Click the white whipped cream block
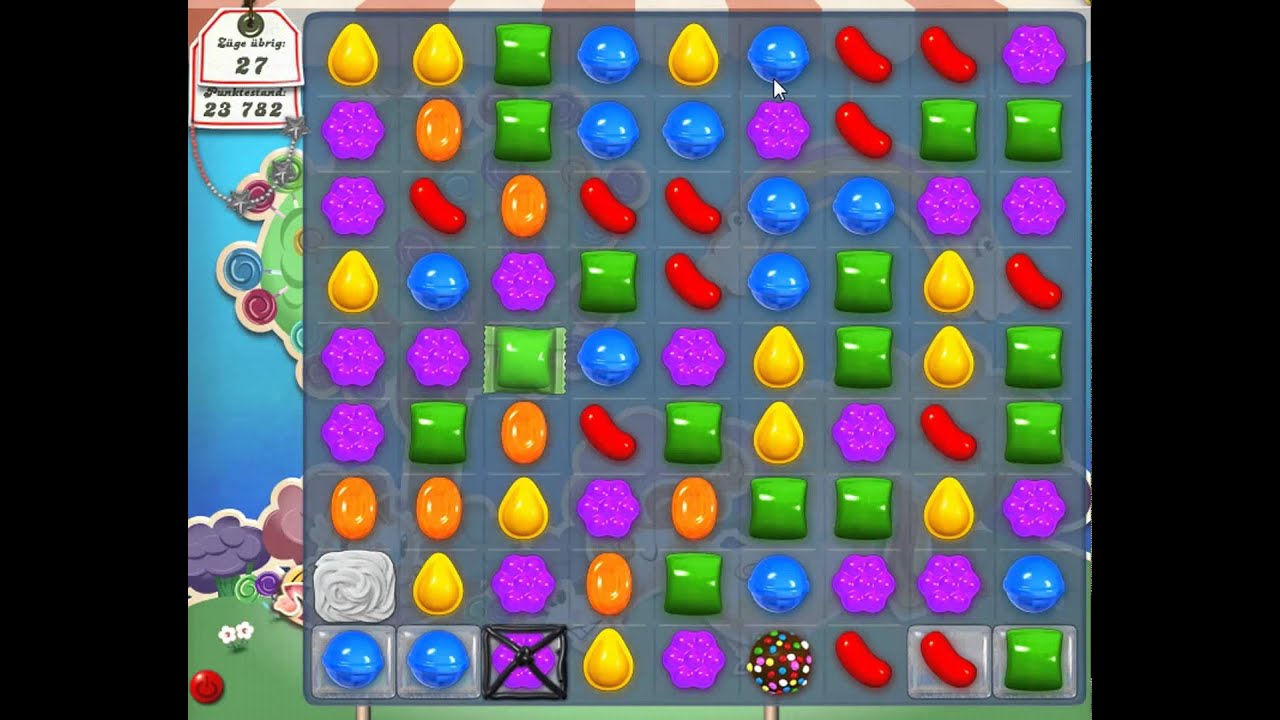 click(x=353, y=586)
